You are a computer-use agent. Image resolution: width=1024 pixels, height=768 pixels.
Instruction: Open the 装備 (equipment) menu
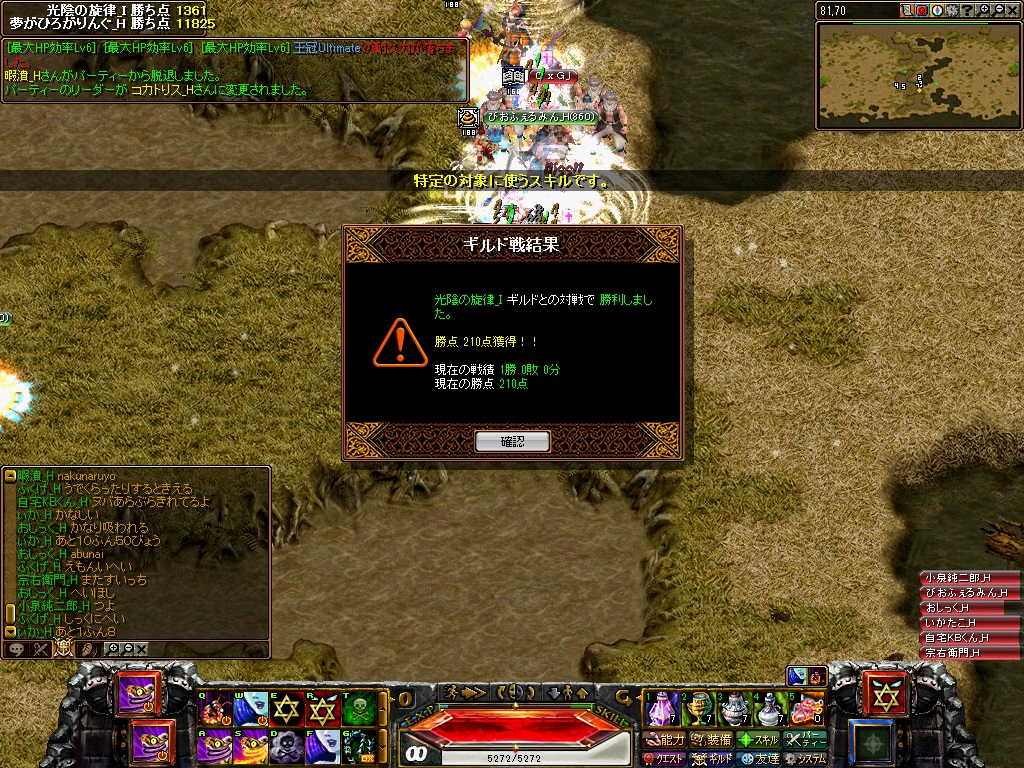pos(712,740)
